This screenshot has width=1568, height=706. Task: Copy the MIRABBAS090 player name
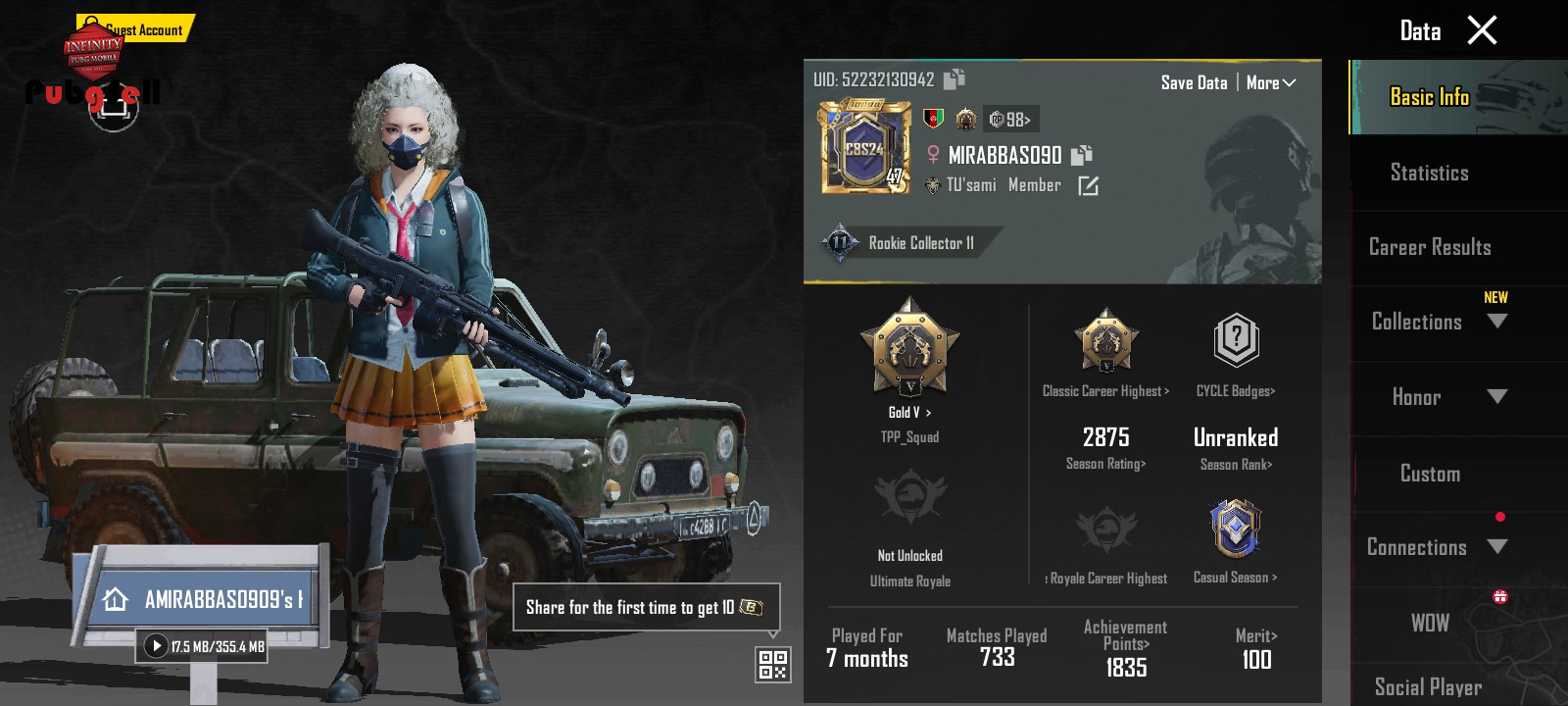(x=1082, y=155)
